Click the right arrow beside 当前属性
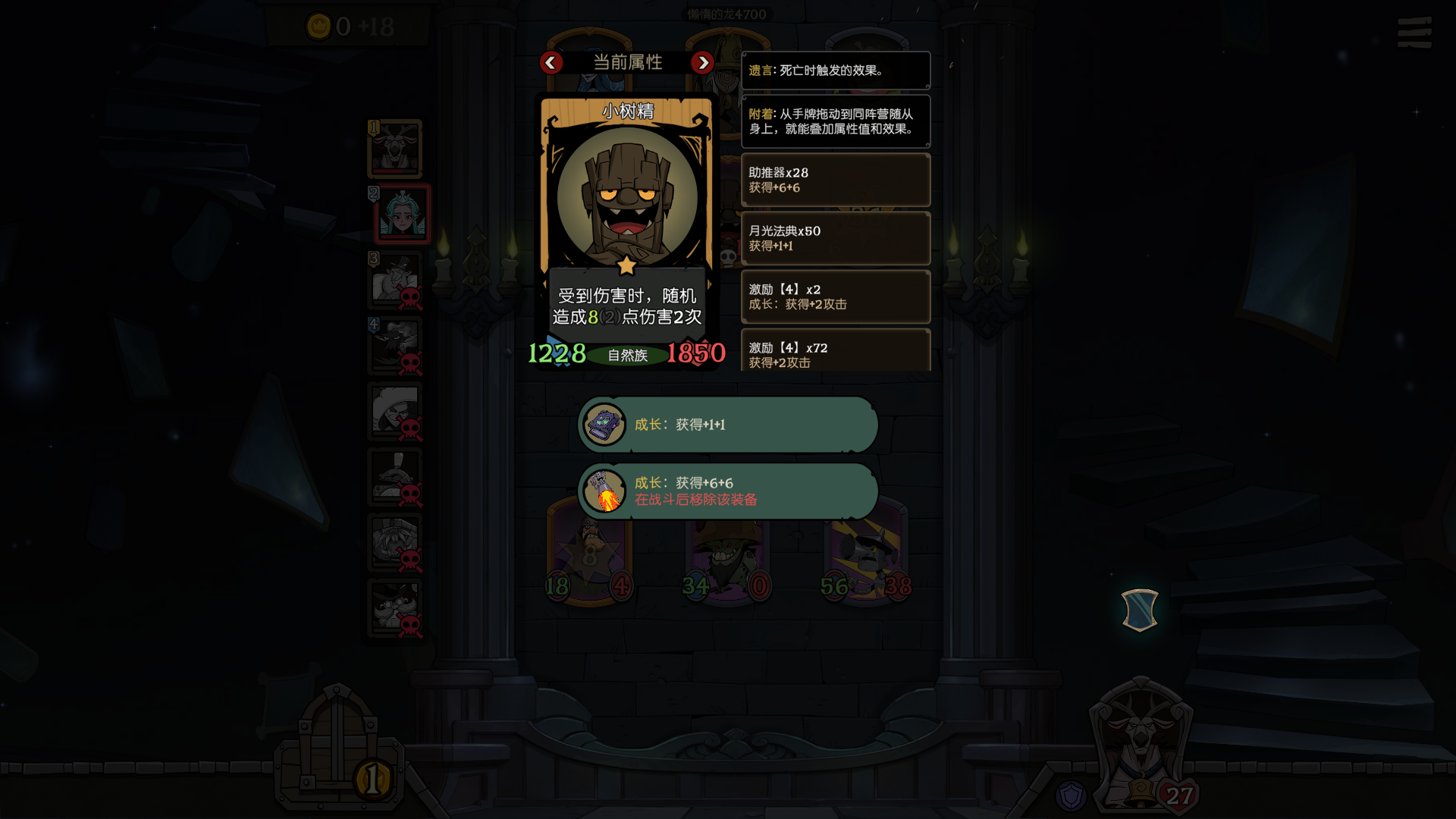 (702, 63)
